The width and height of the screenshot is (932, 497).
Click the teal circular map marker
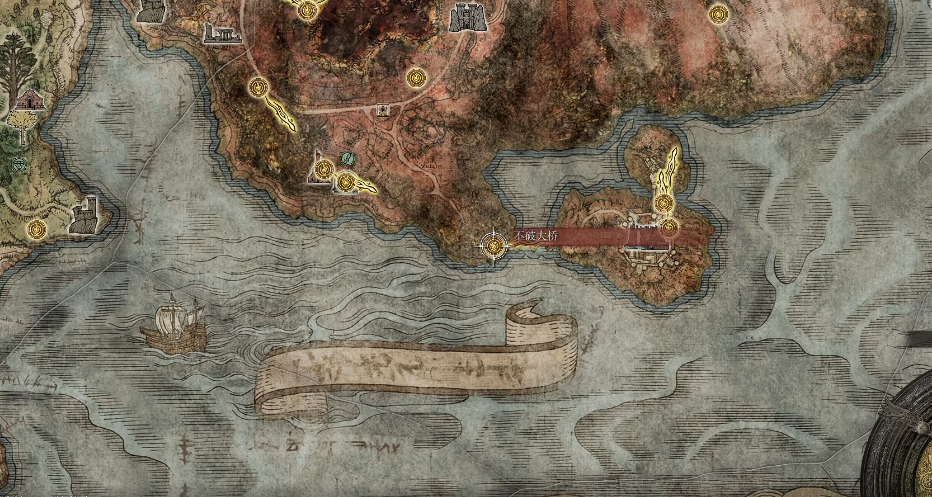pos(348,158)
